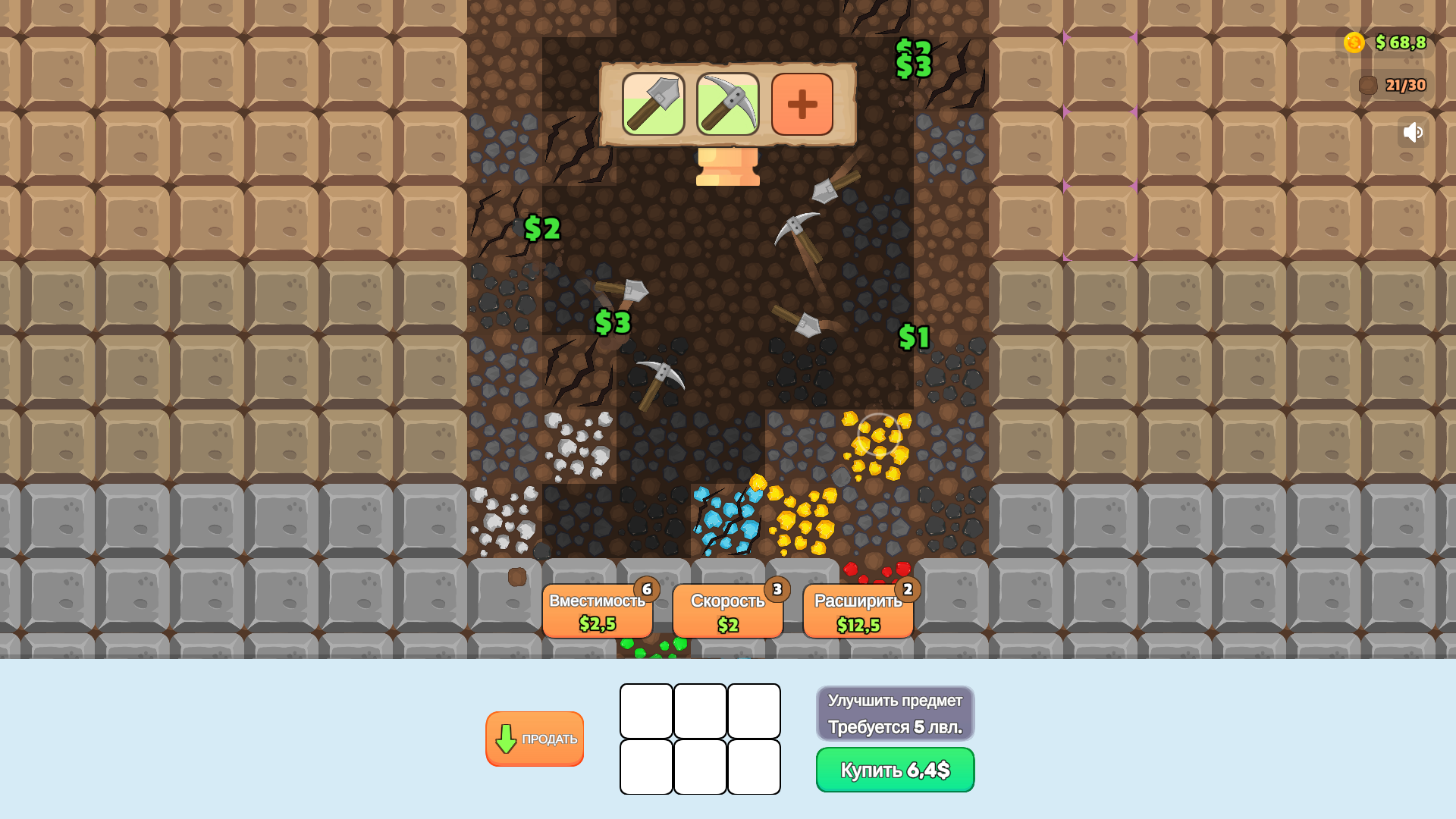The image size is (1456, 819).
Task: Click the Улучшить предмет panel
Action: coord(894,713)
